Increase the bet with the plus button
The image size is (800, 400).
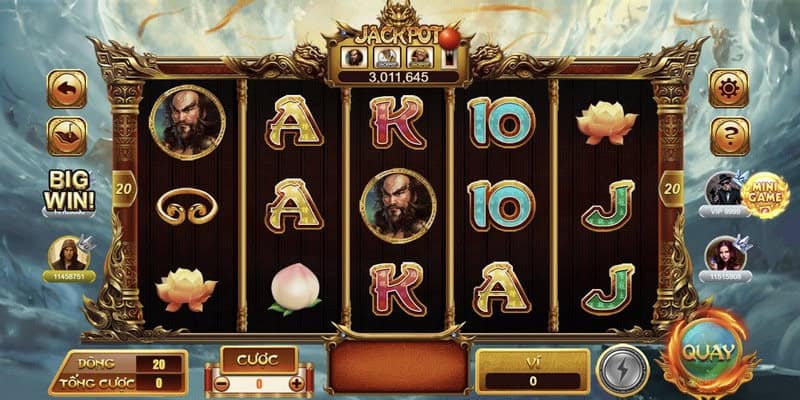(296, 382)
